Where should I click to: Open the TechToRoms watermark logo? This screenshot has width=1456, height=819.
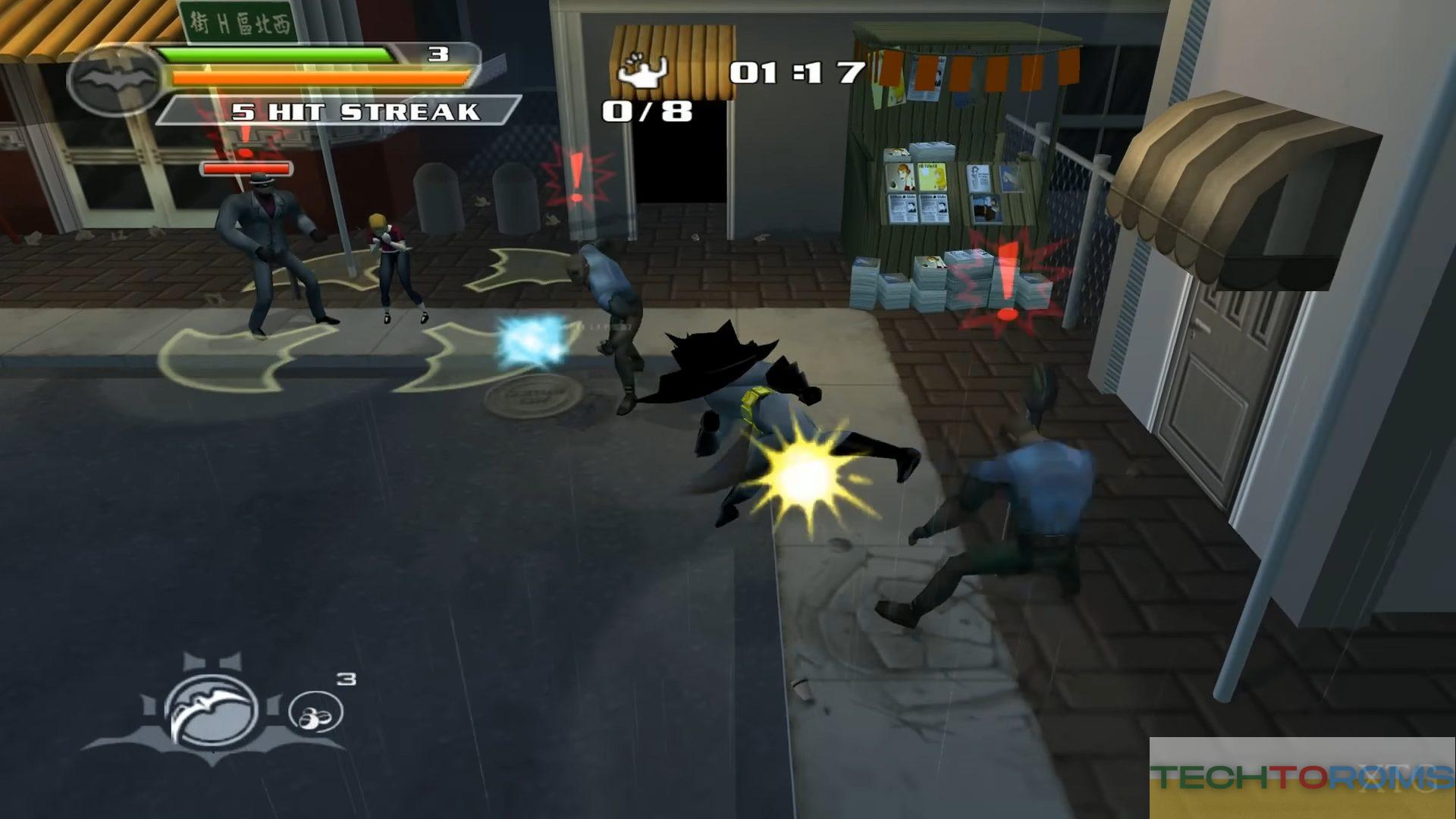tap(1301, 777)
